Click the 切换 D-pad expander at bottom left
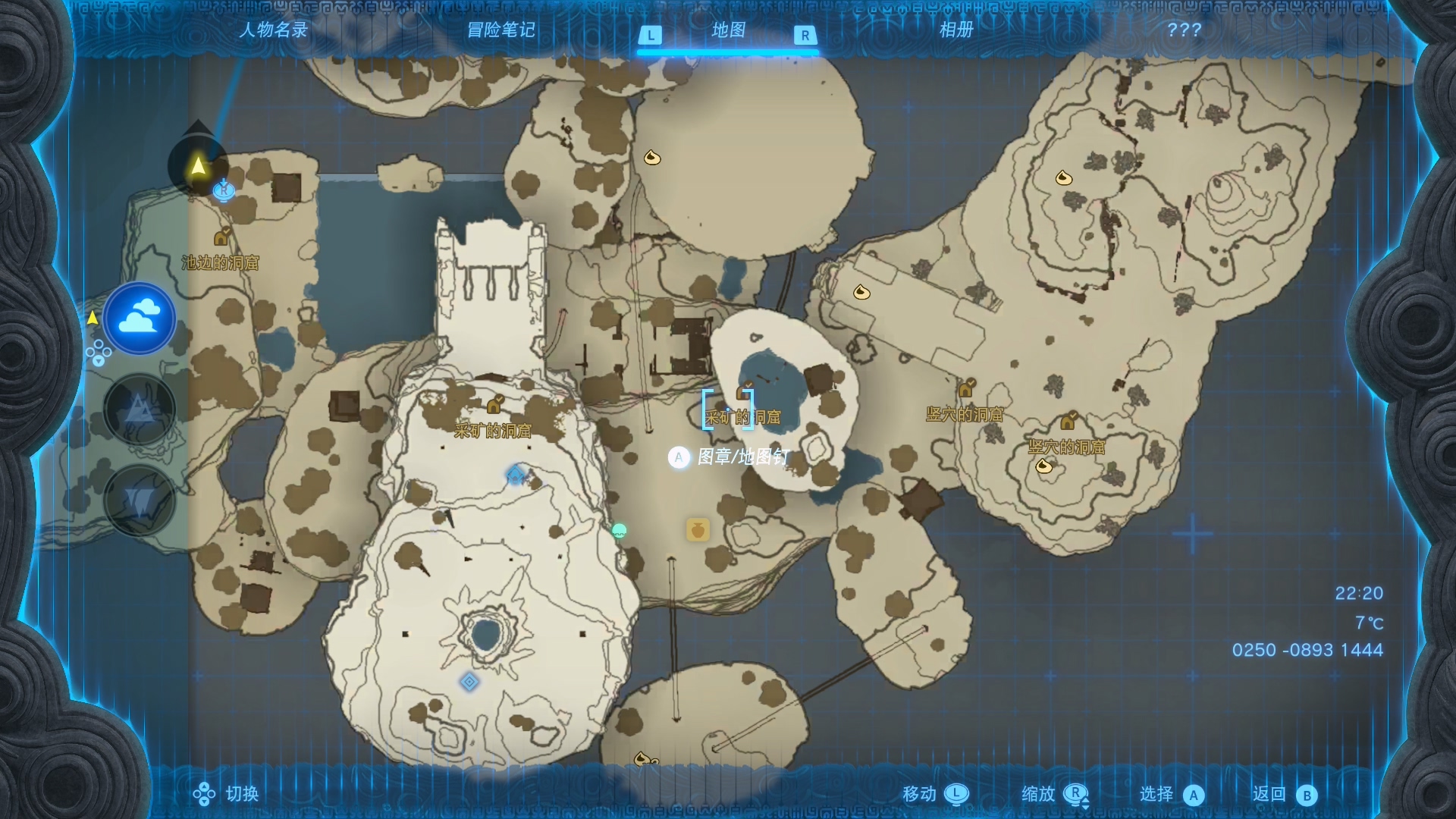 203,795
